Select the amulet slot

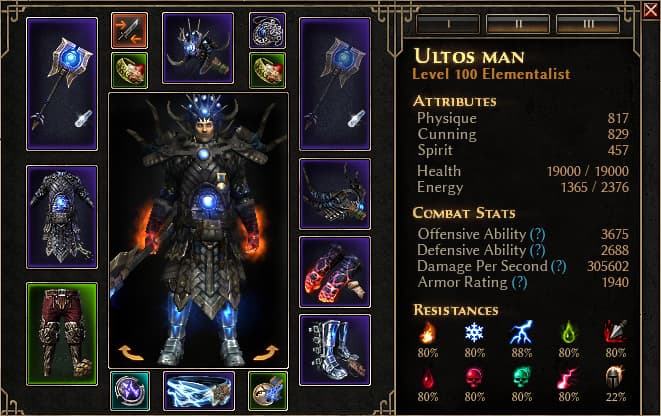(x=267, y=30)
